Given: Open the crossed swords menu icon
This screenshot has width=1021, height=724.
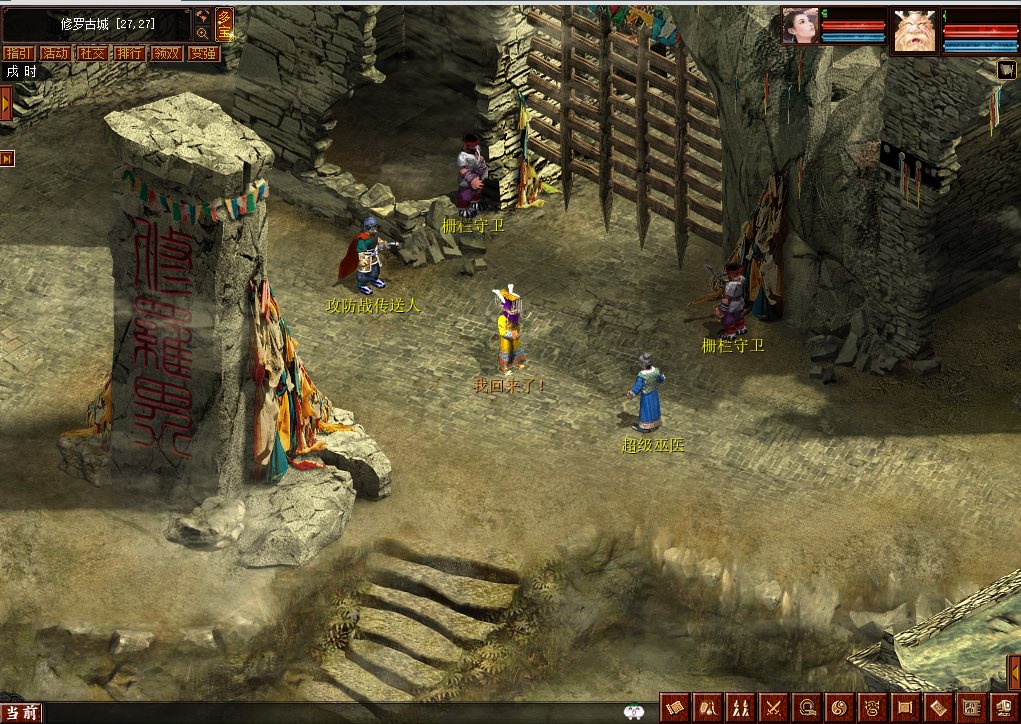Looking at the screenshot, I should click(x=772, y=706).
